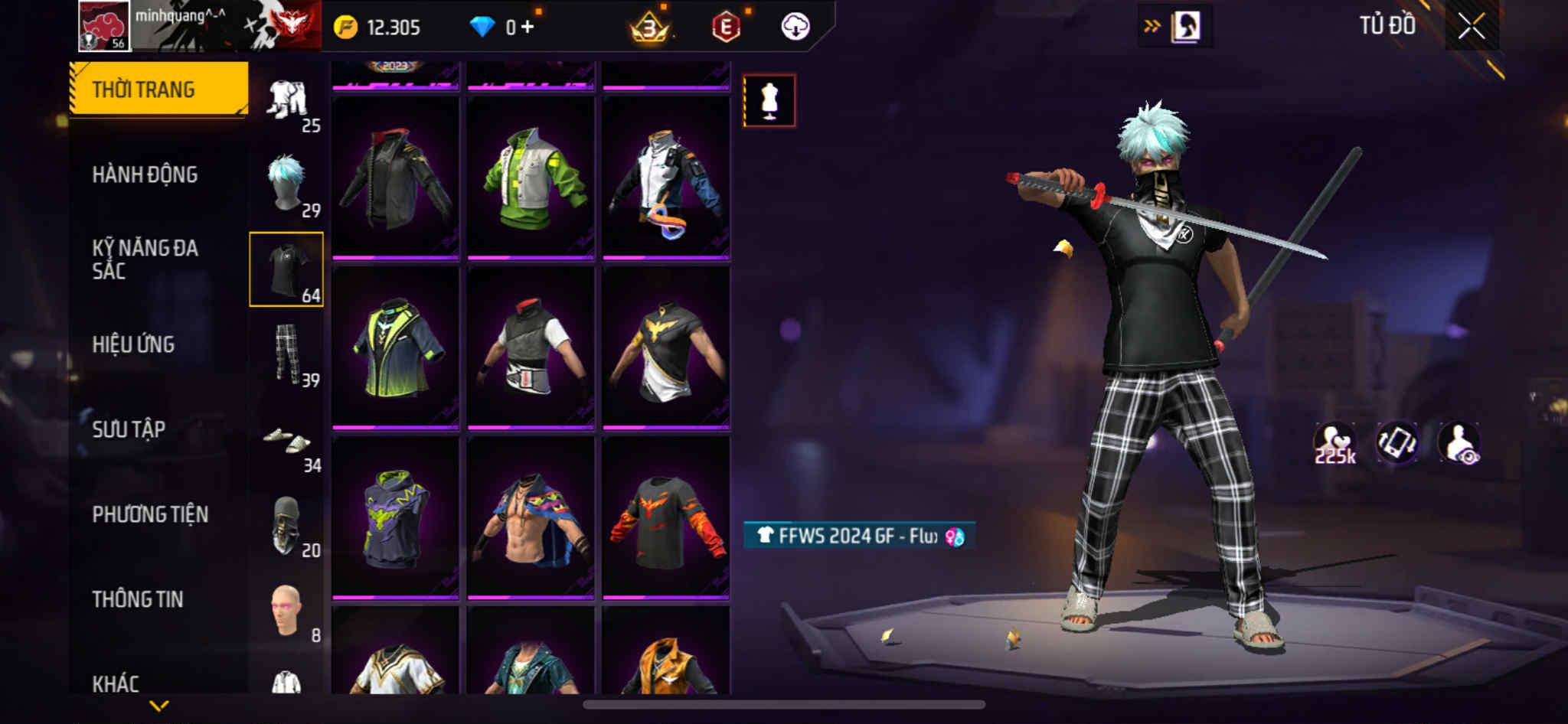This screenshot has width=1568, height=724.
Task: Open the PHƯƠNG TIỆN tab
Action: coord(150,514)
